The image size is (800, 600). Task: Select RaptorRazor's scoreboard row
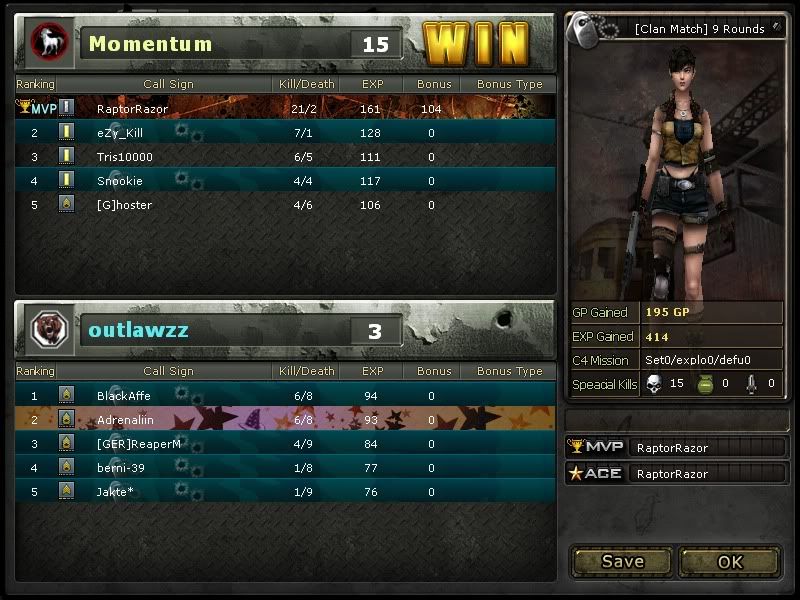tap(285, 108)
